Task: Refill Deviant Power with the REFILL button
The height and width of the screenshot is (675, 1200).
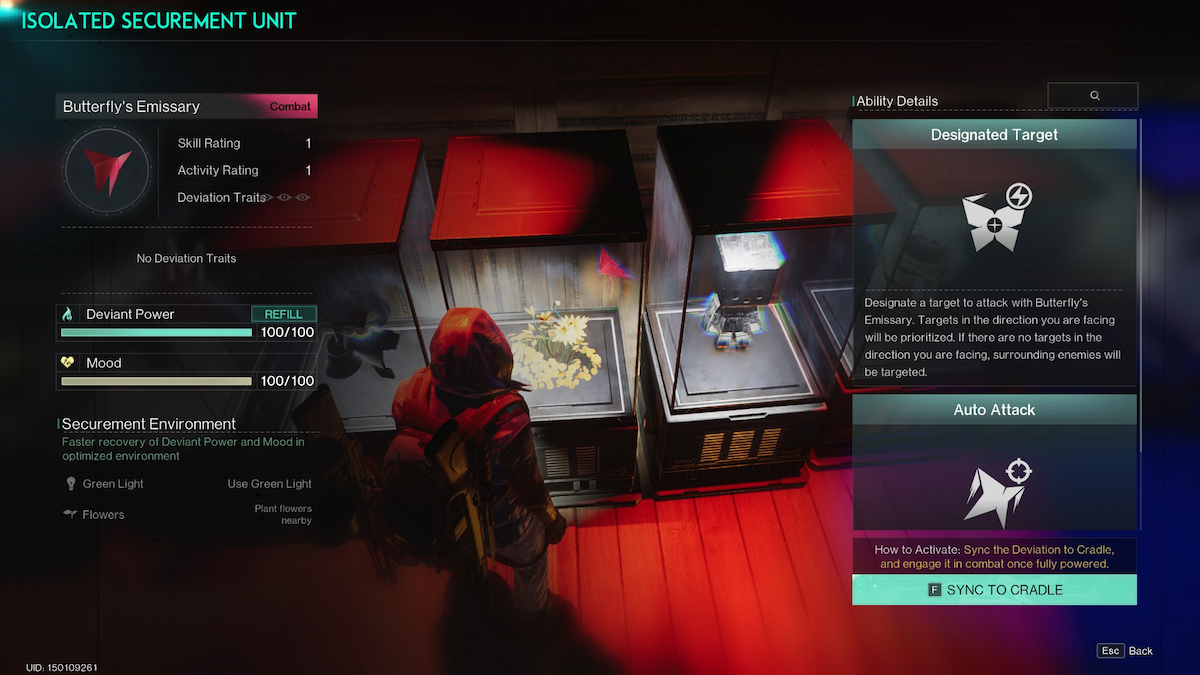Action: pos(284,314)
